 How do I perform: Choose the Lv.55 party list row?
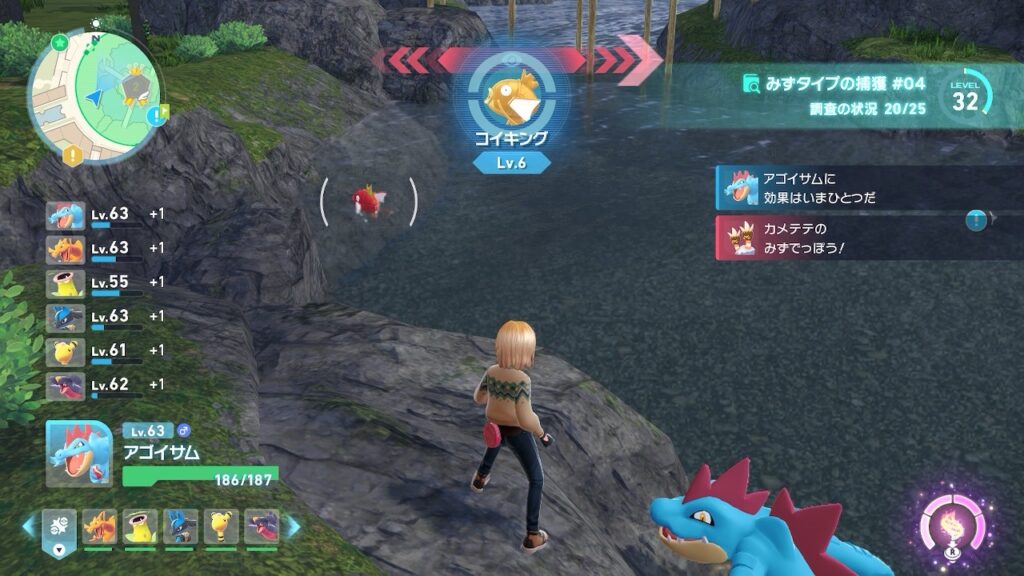(105, 283)
